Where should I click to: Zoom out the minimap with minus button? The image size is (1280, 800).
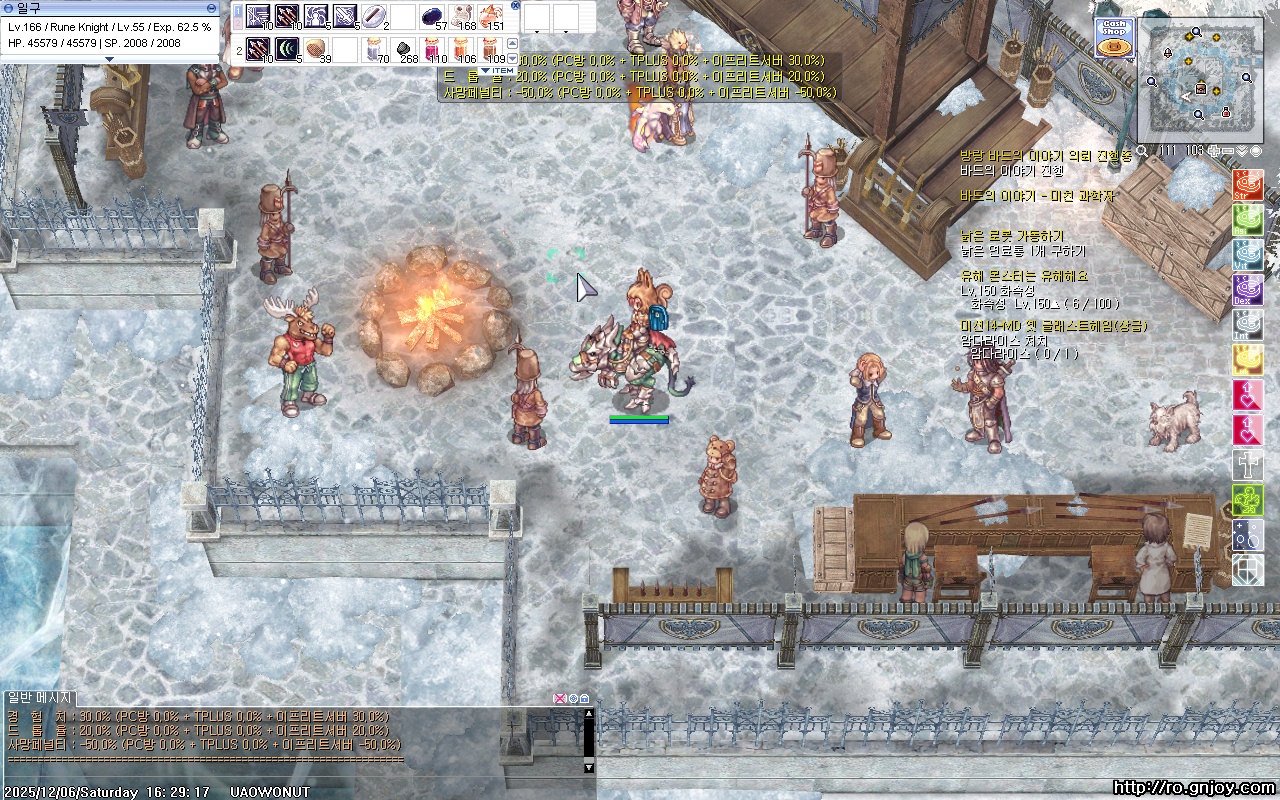[x=1228, y=151]
